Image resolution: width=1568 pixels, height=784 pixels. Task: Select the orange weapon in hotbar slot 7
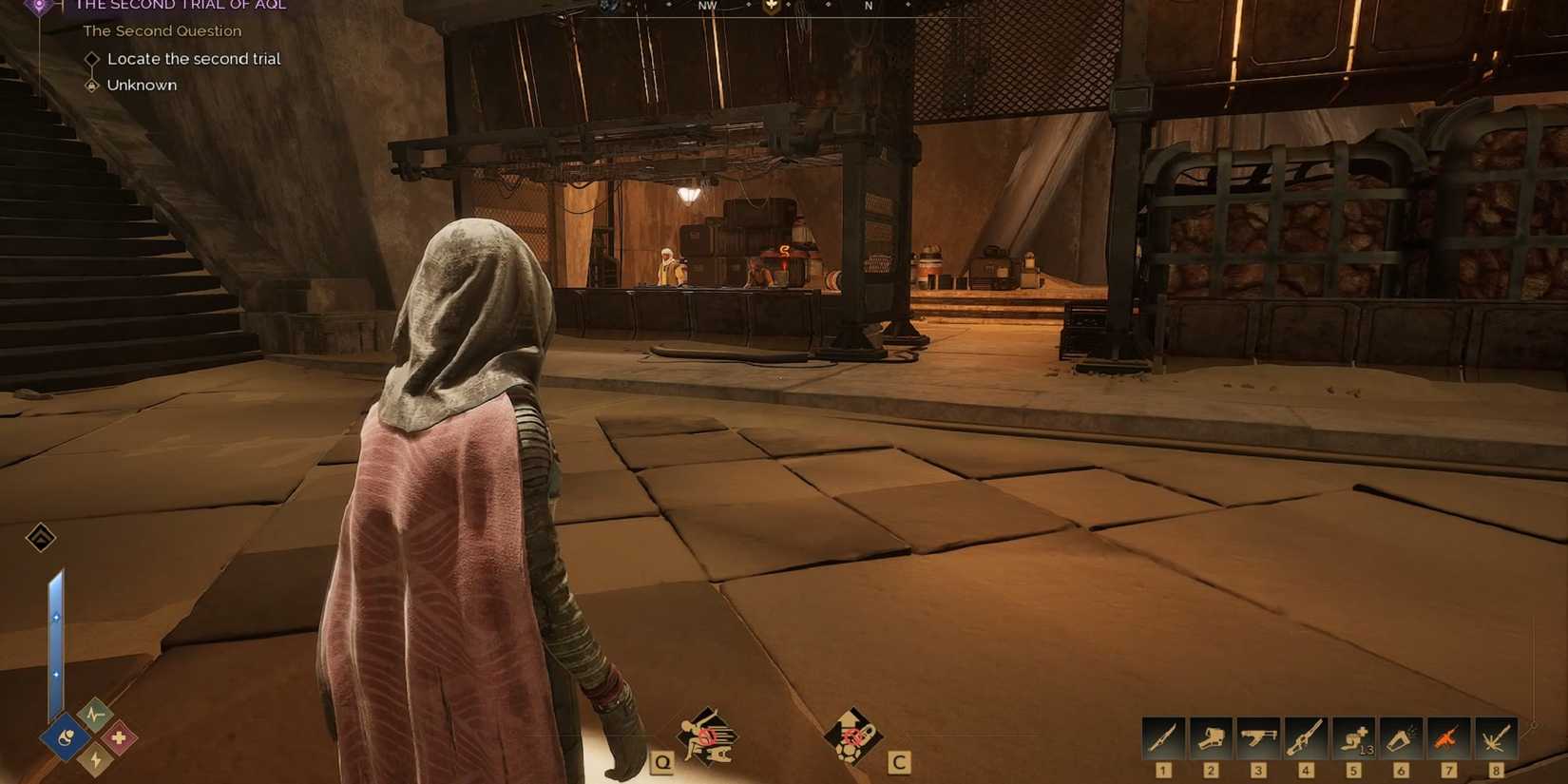(1448, 736)
